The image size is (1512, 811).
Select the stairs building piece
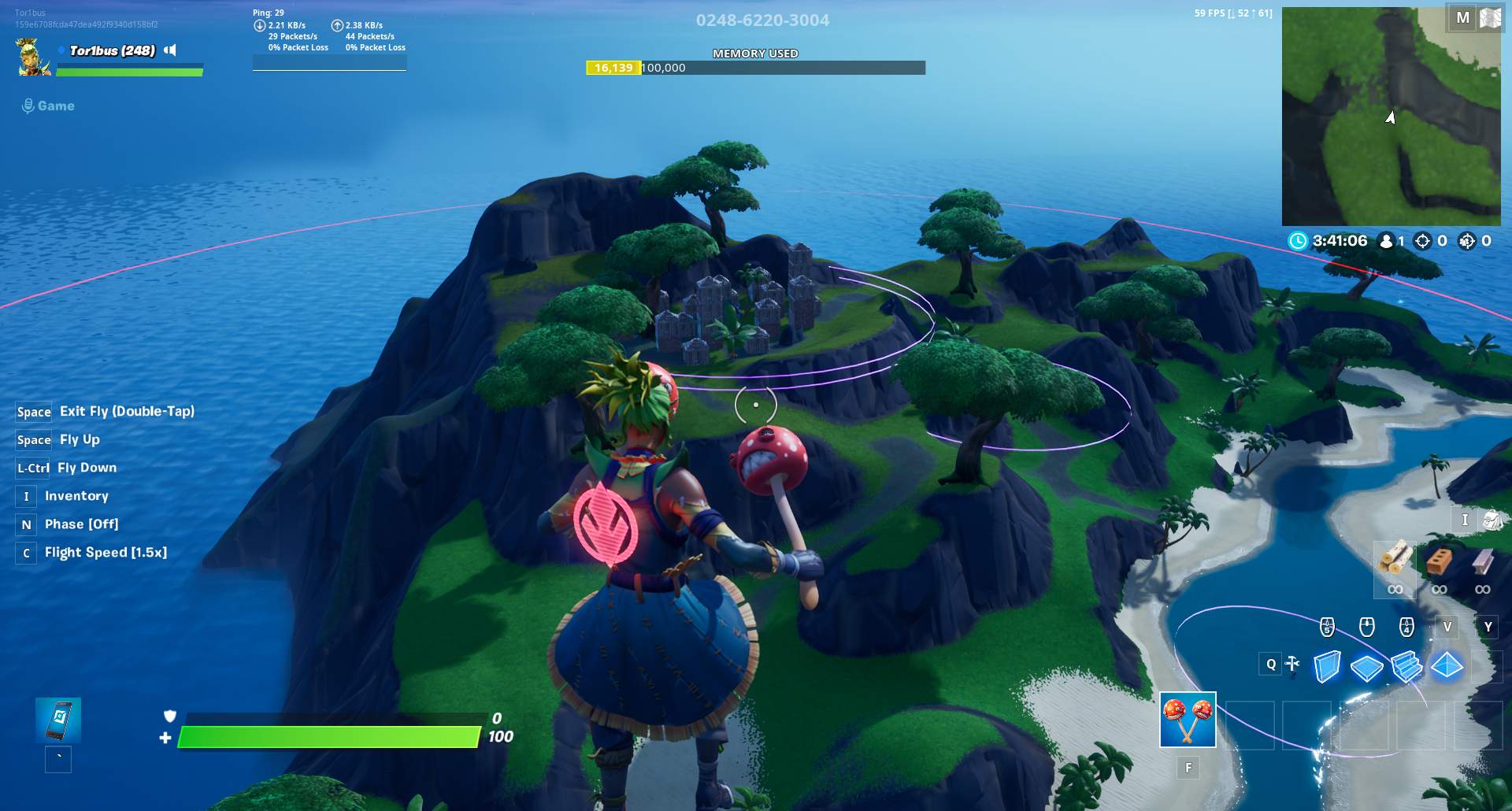1406,667
